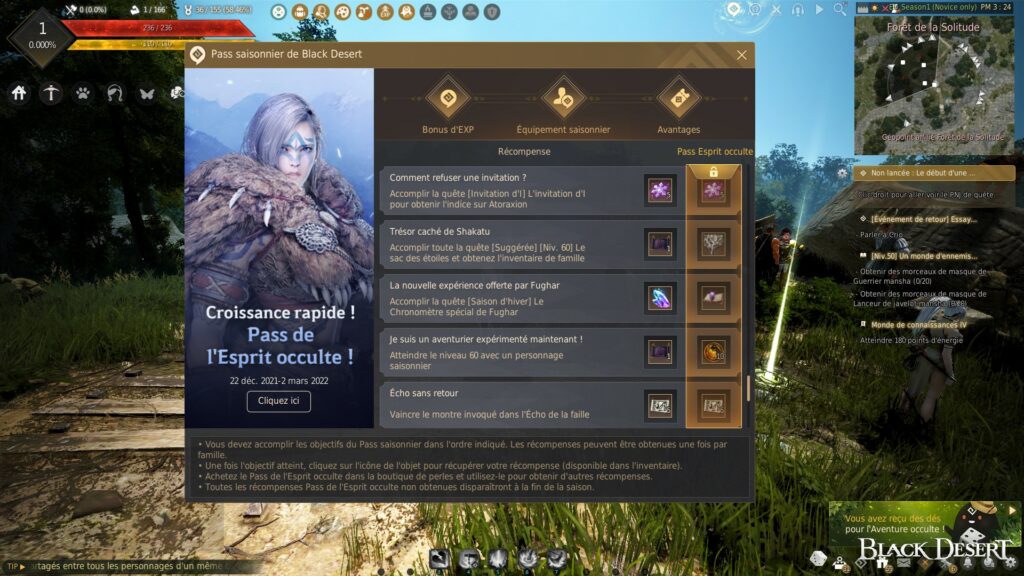Open the quest tracker gear settings
1024x576 pixels.
click(843, 173)
